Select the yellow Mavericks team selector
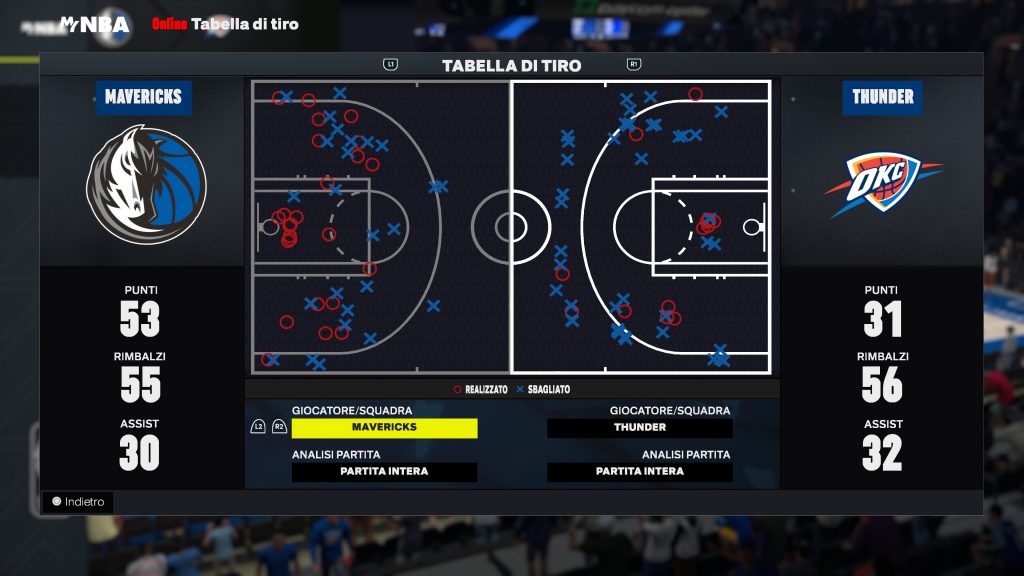This screenshot has height=576, width=1024. pyautogui.click(x=384, y=428)
